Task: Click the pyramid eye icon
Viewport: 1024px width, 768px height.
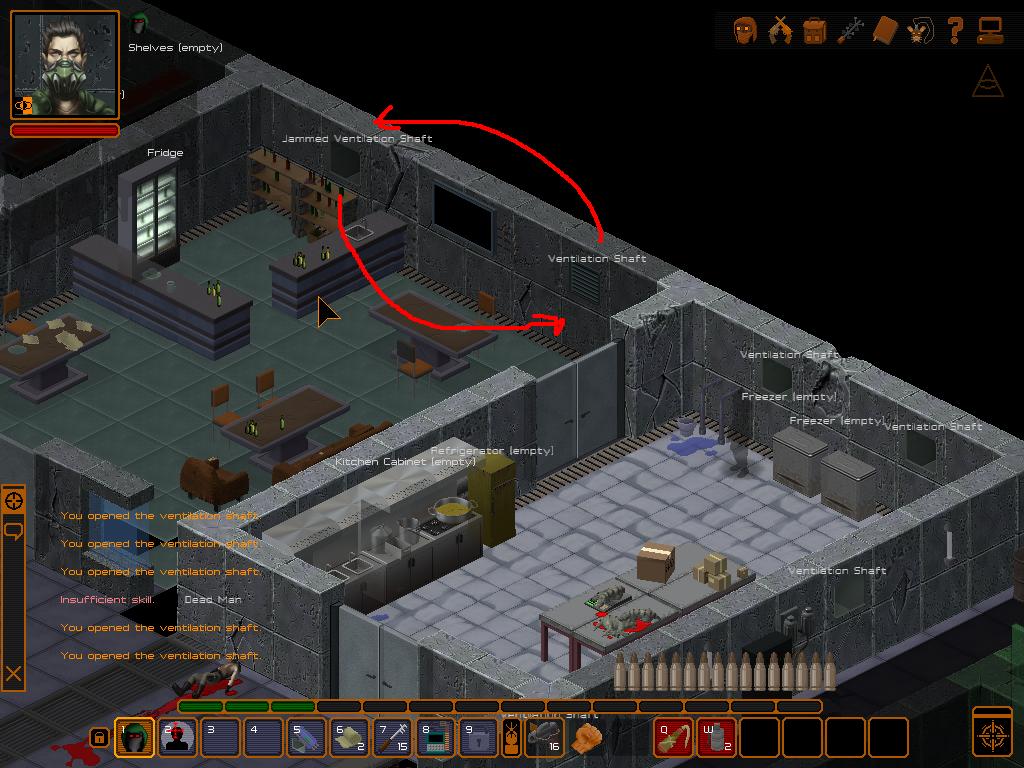Action: click(x=987, y=82)
